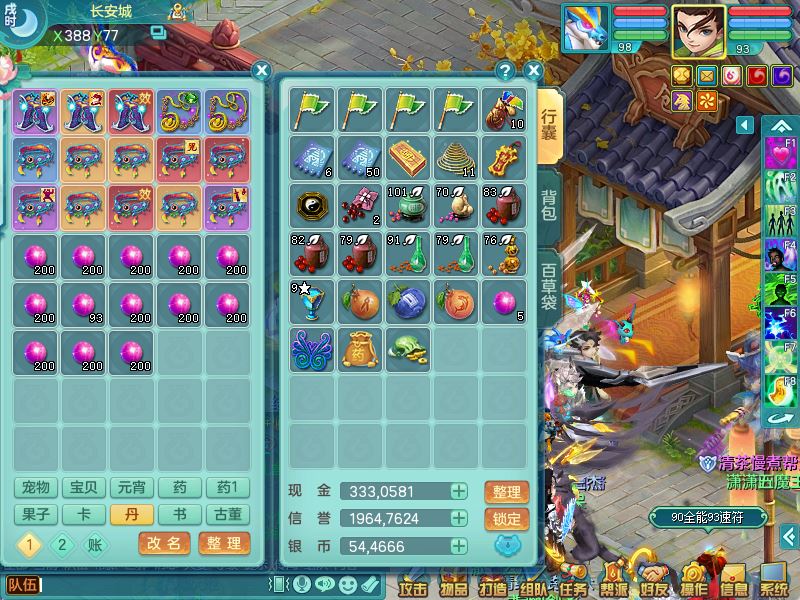Close the left storage panel
Image resolution: width=800 pixels, height=600 pixels.
[x=261, y=71]
